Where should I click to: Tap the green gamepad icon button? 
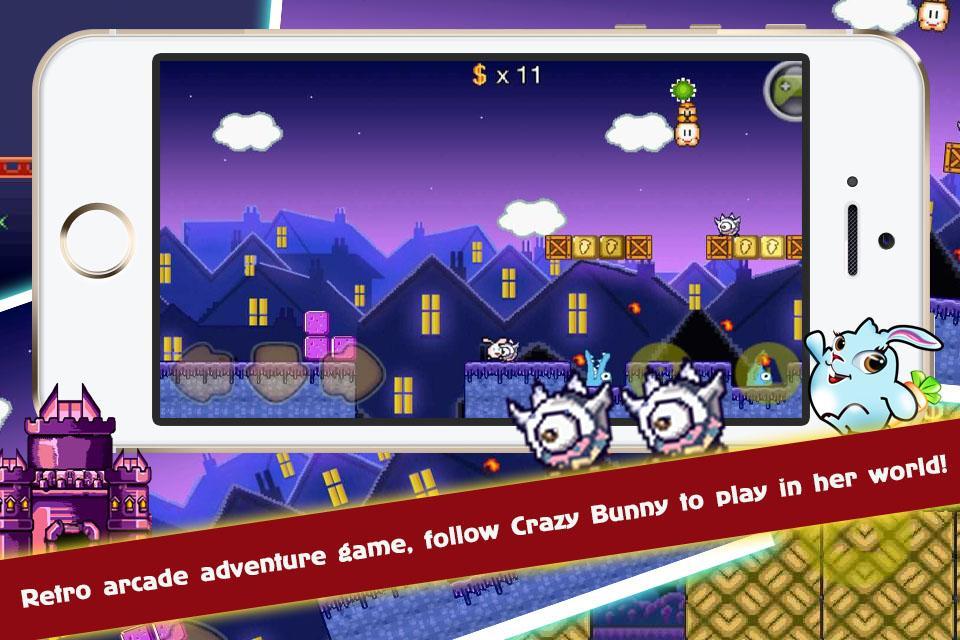786,90
